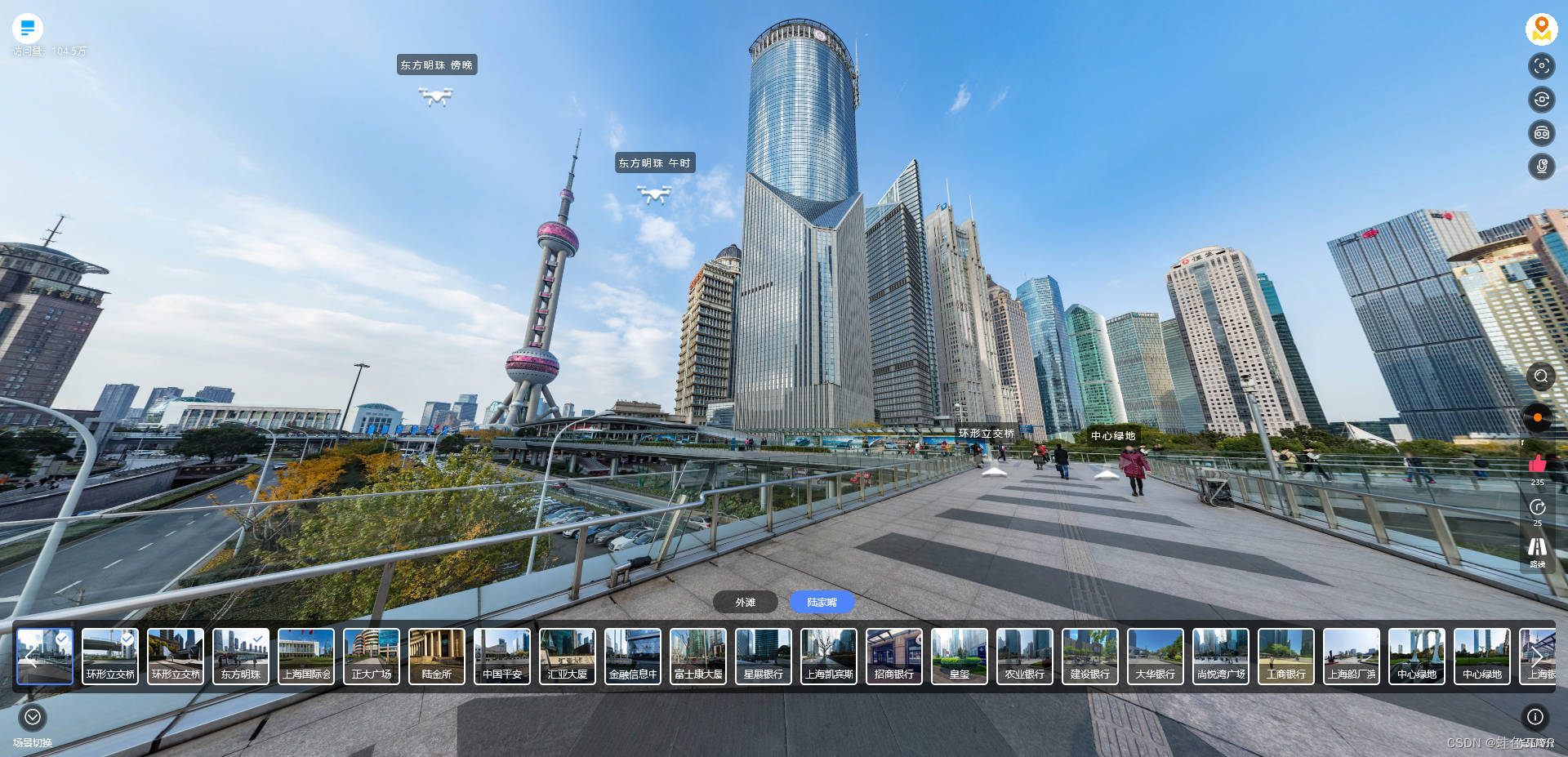This screenshot has width=1568, height=757.
Task: Click the red thumbs-up like button
Action: point(1537,465)
